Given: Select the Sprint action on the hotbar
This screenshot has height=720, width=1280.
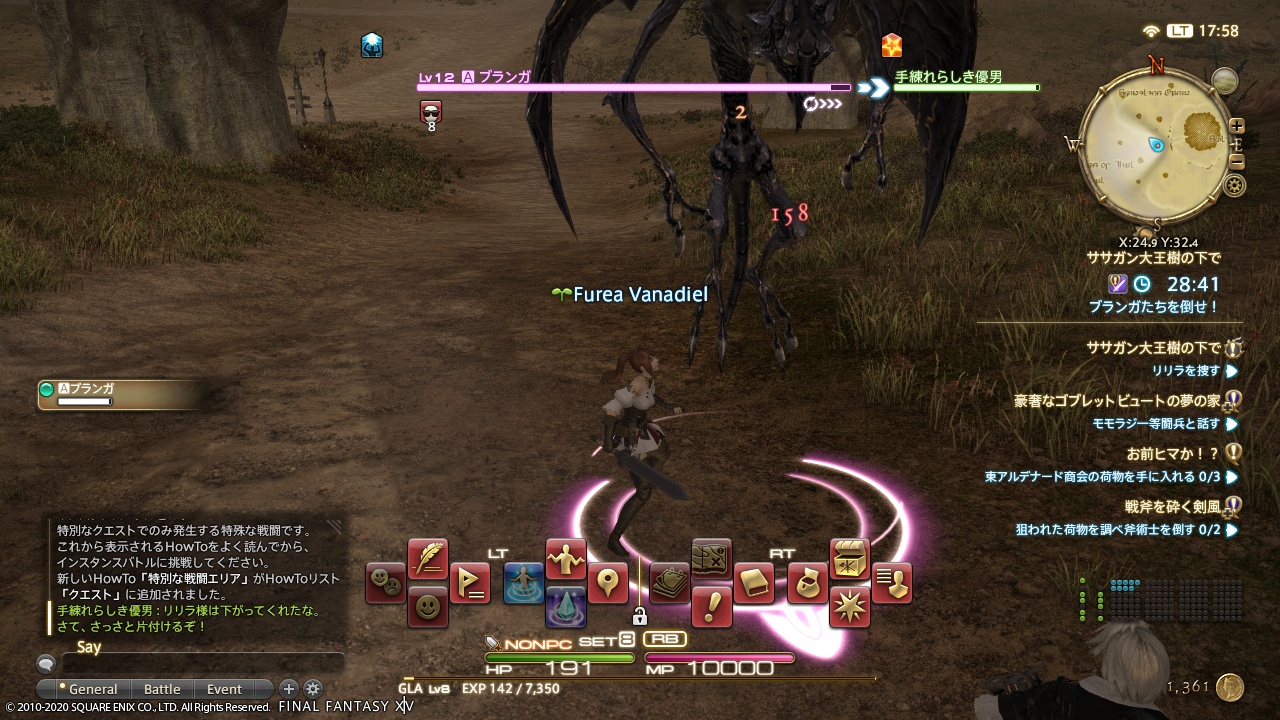Looking at the screenshot, I should tap(525, 584).
